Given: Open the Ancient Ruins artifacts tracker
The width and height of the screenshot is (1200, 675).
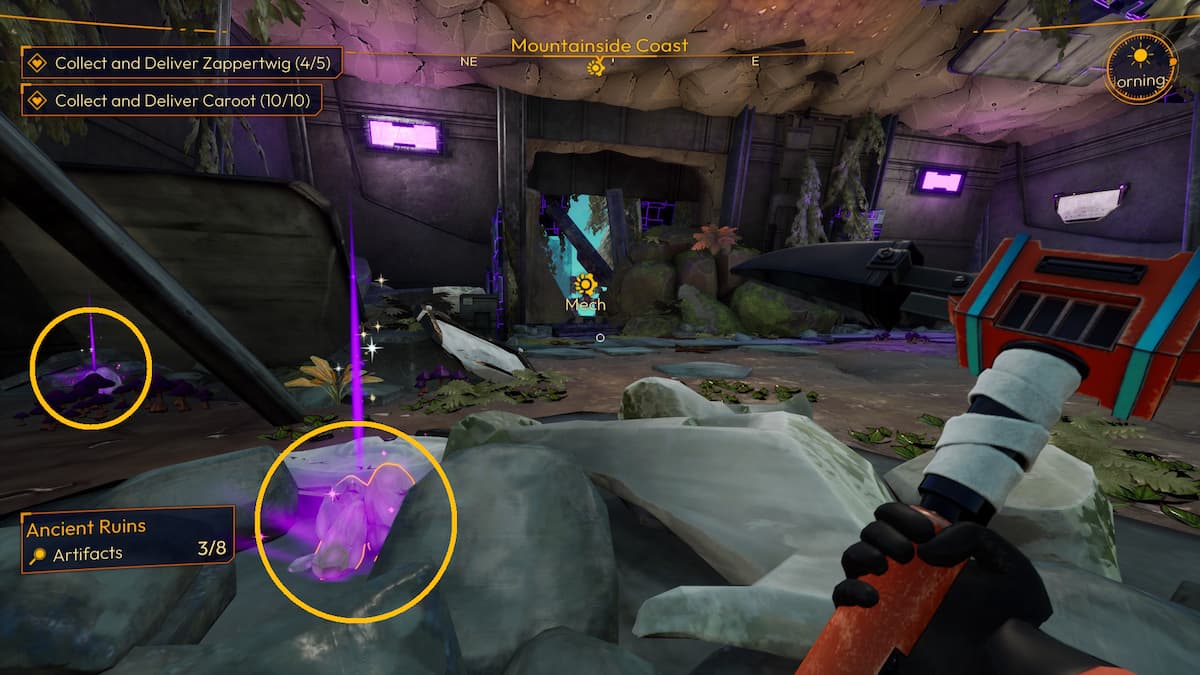Looking at the screenshot, I should 128,540.
